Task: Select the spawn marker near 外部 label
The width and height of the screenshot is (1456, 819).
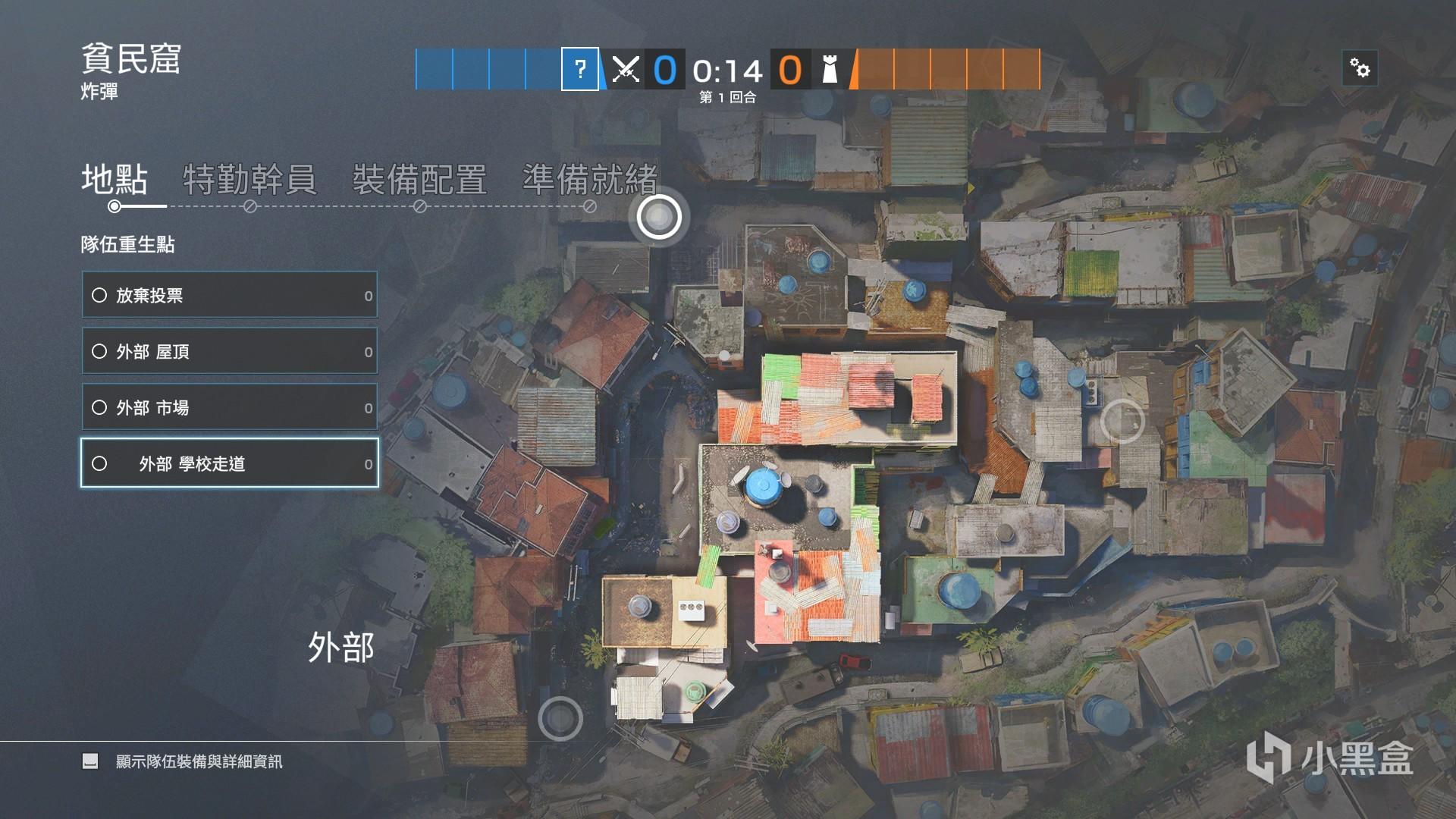Action: 560,717
